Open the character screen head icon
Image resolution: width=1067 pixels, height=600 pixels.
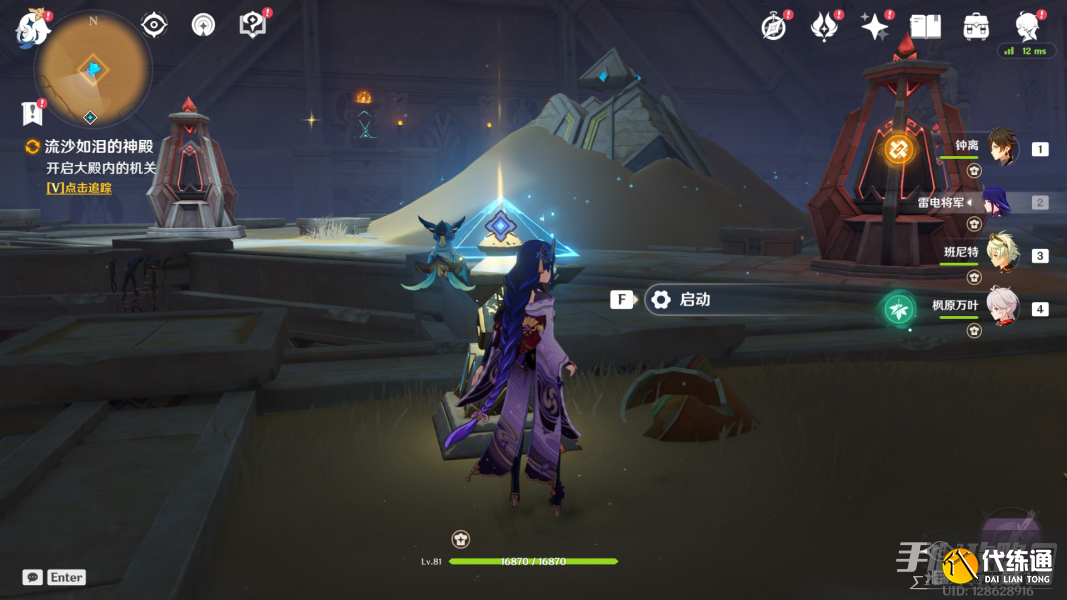pyautogui.click(x=1027, y=25)
